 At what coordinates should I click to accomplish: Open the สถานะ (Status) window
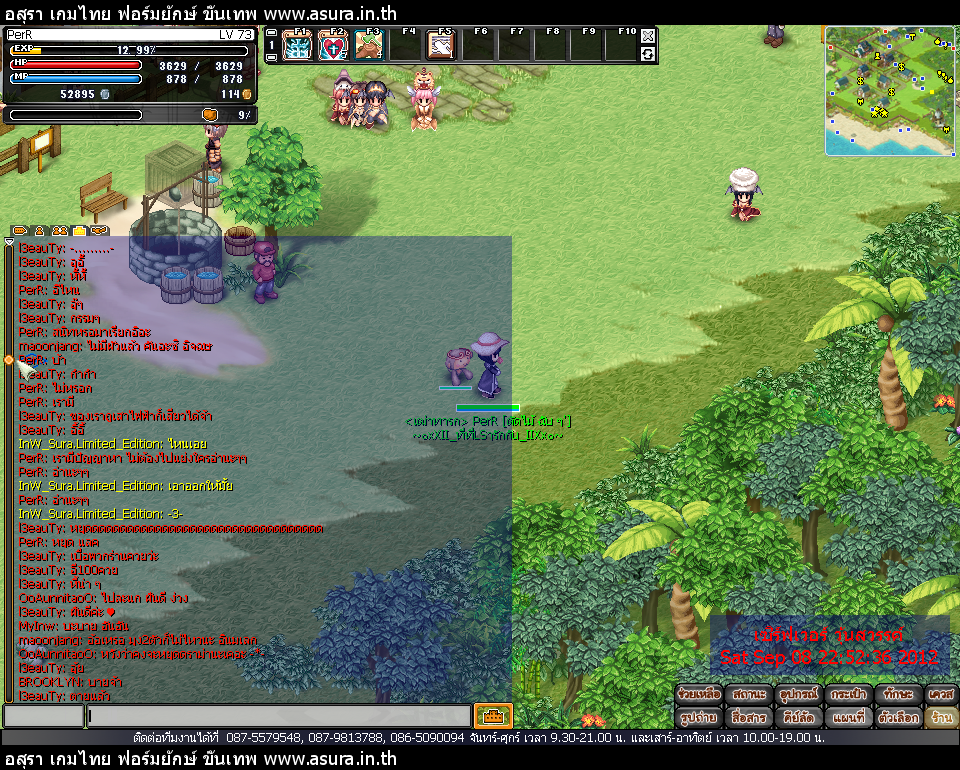click(749, 693)
